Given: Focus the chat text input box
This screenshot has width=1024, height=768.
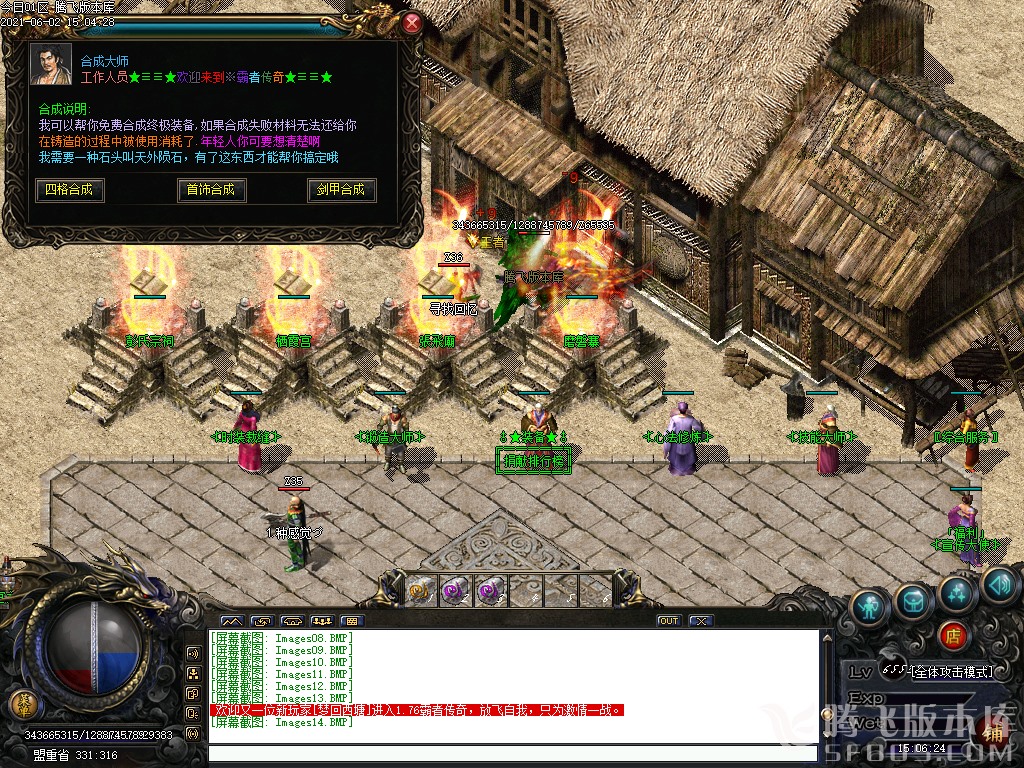Looking at the screenshot, I should [x=510, y=753].
